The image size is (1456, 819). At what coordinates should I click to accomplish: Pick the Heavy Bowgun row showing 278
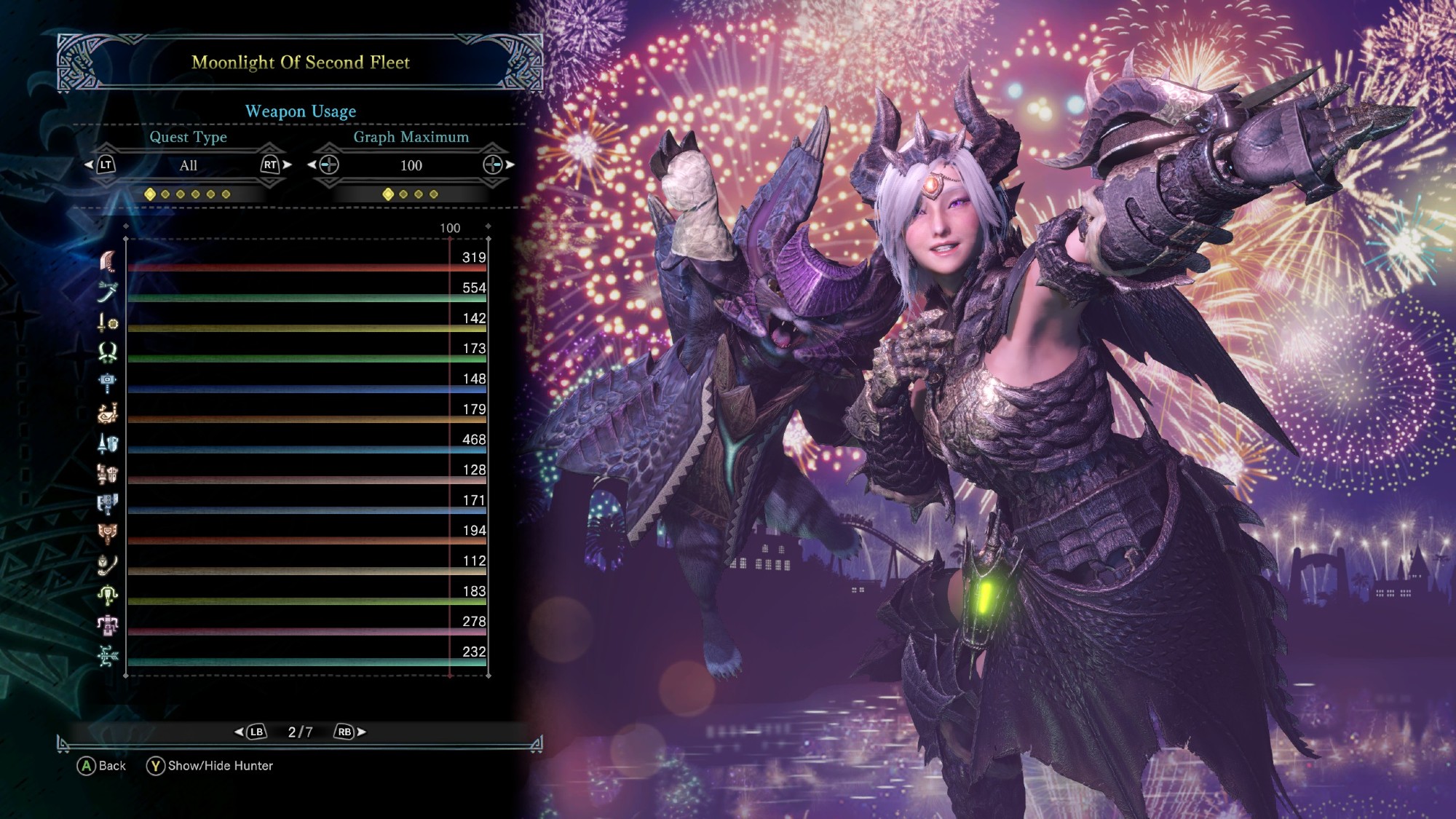(x=306, y=625)
